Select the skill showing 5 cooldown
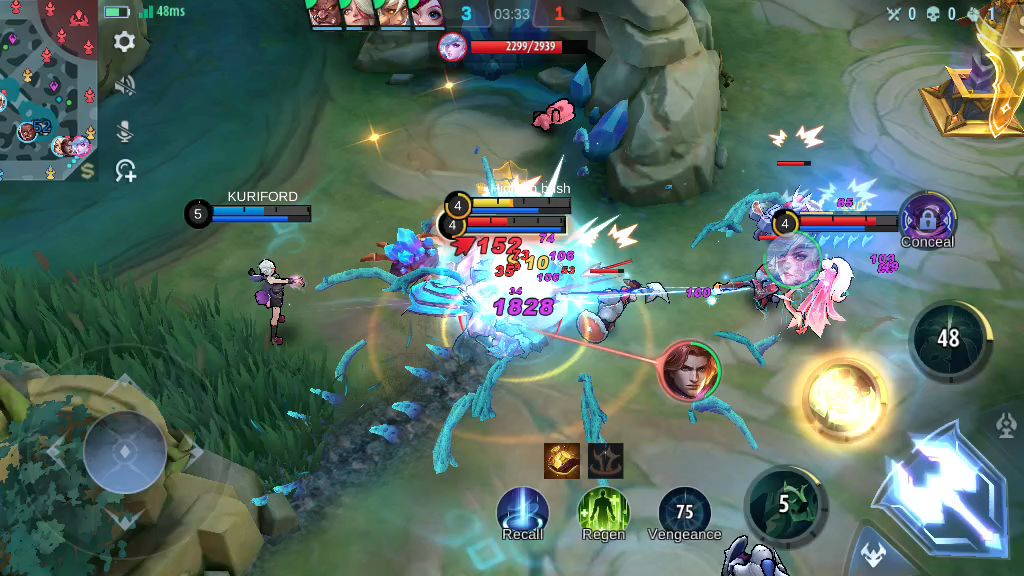 [784, 505]
